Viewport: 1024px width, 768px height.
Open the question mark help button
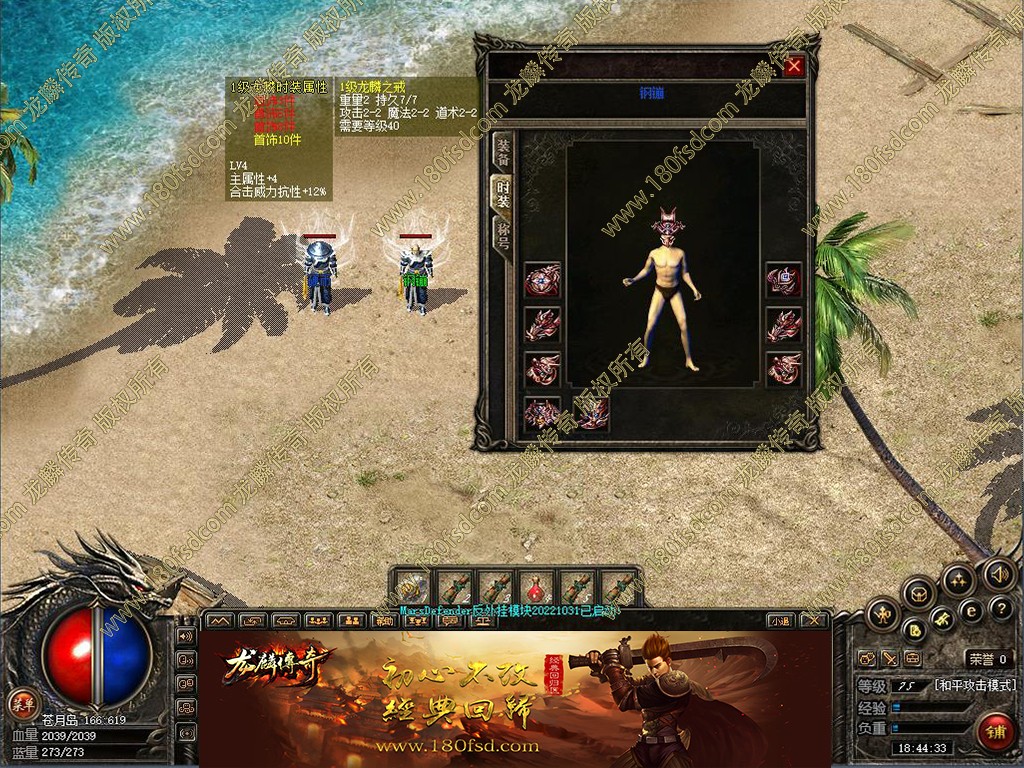tap(1001, 607)
